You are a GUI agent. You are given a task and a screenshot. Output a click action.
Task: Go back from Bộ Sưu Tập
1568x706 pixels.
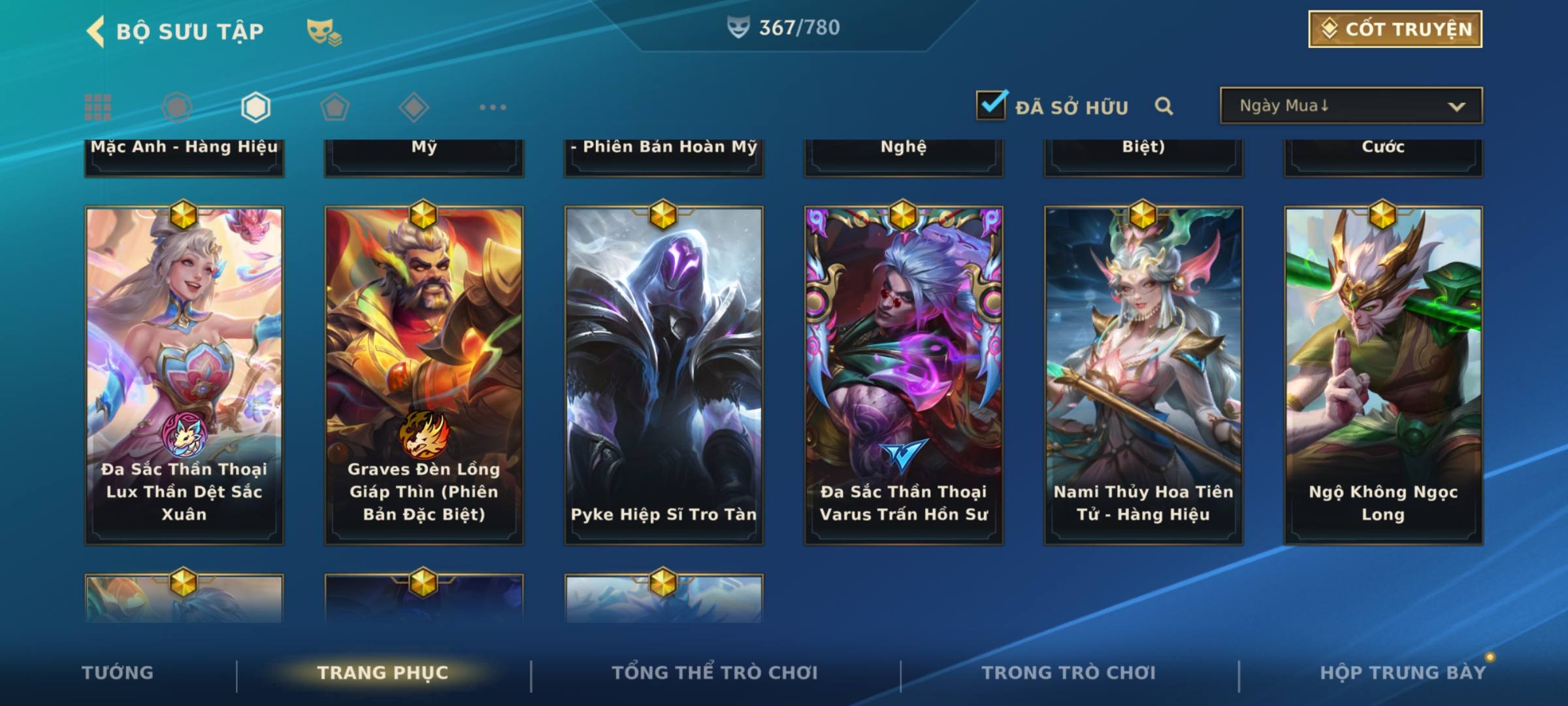[x=96, y=31]
